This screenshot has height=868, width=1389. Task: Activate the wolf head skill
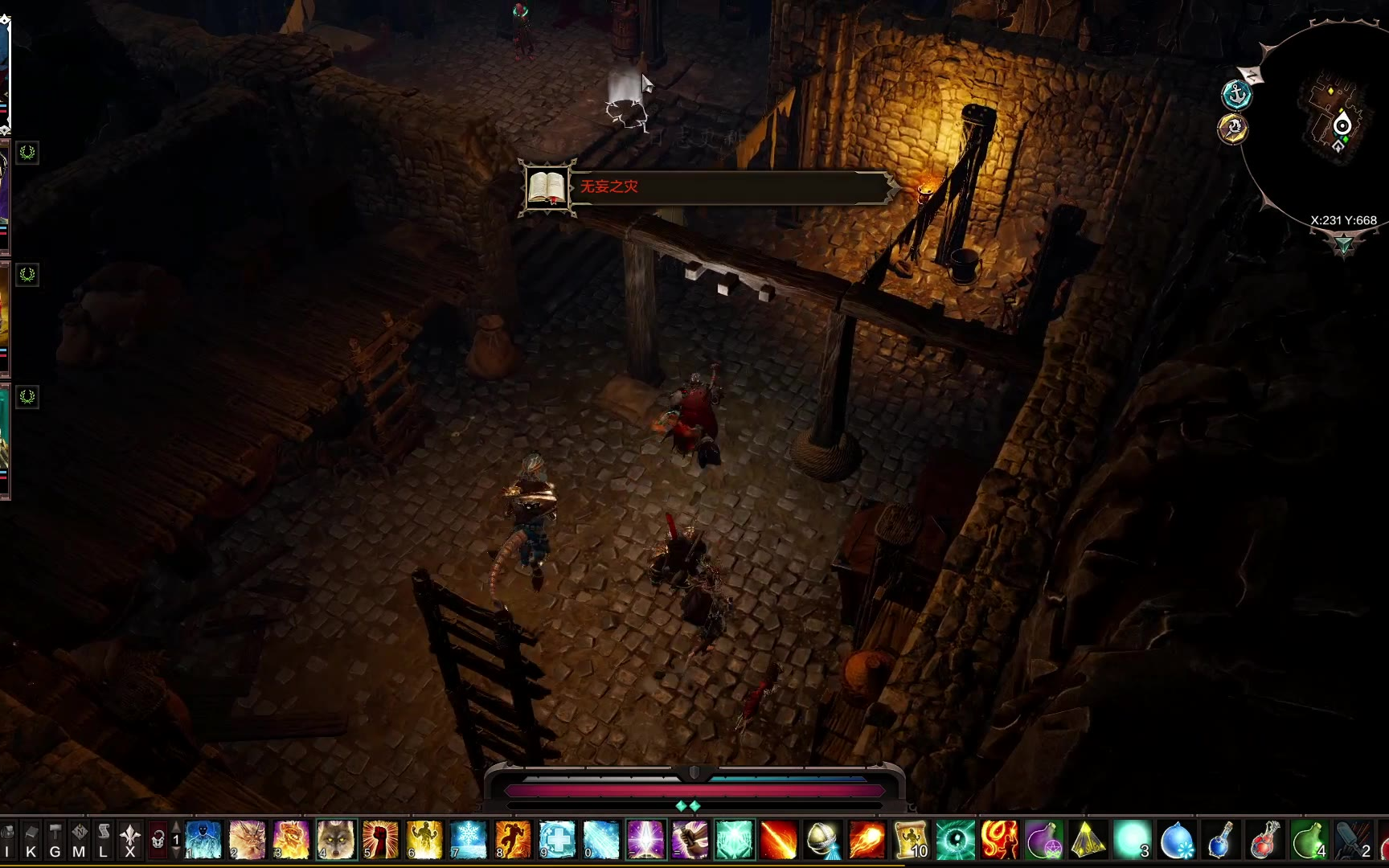(336, 840)
